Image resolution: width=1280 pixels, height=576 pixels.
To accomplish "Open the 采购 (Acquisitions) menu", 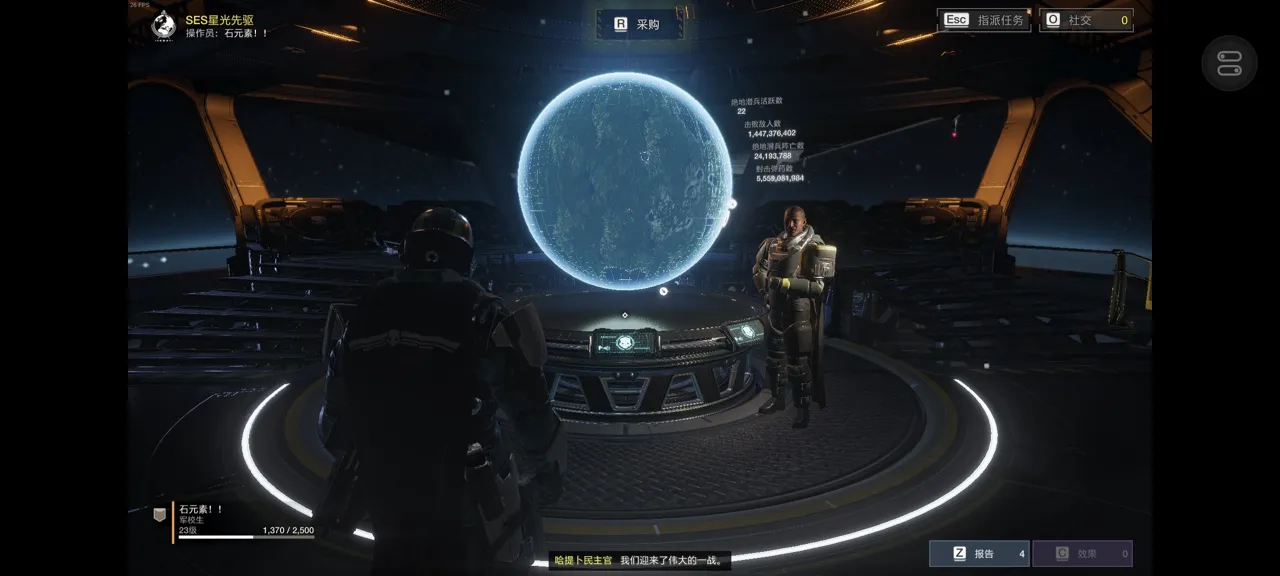I will tap(638, 24).
